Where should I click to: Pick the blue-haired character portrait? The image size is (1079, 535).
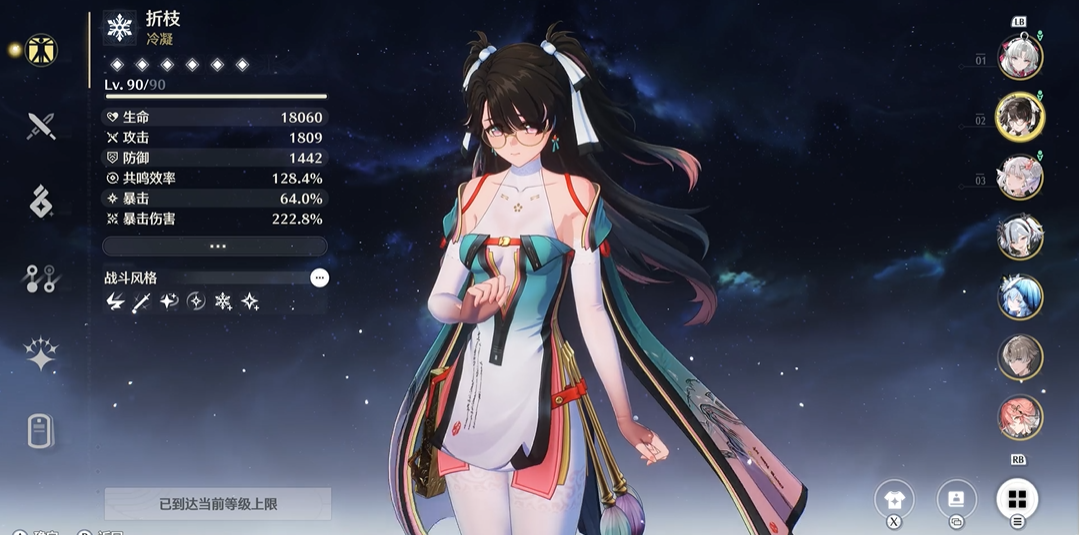pos(1020,297)
